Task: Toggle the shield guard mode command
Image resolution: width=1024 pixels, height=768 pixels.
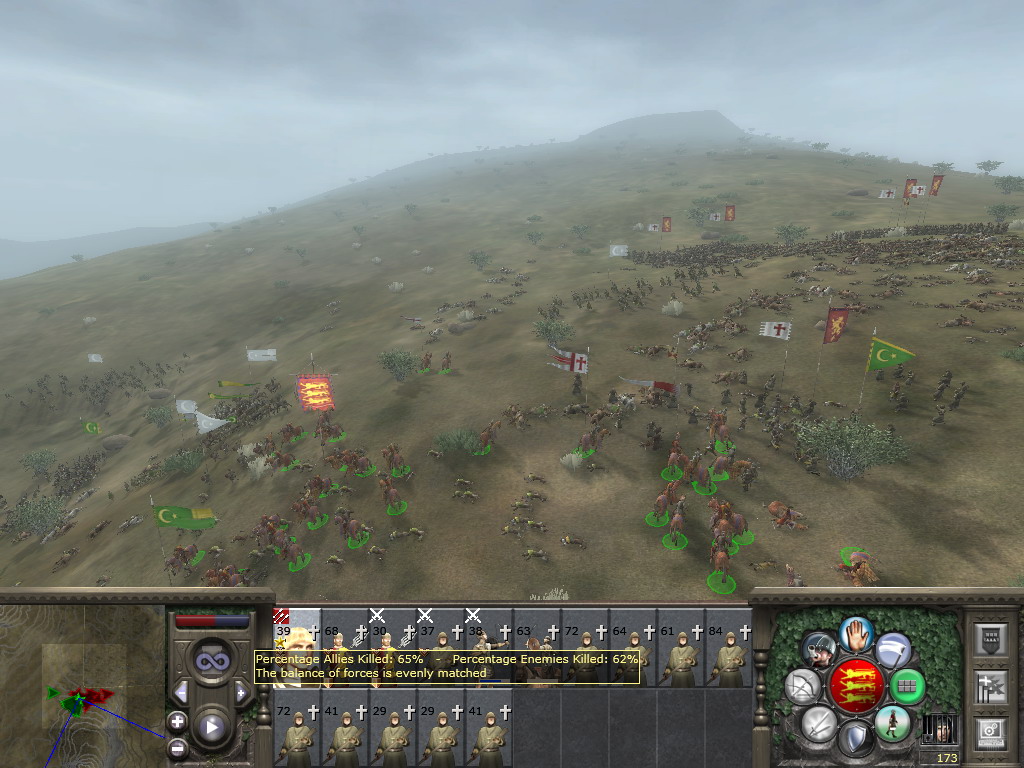Action: [x=855, y=740]
